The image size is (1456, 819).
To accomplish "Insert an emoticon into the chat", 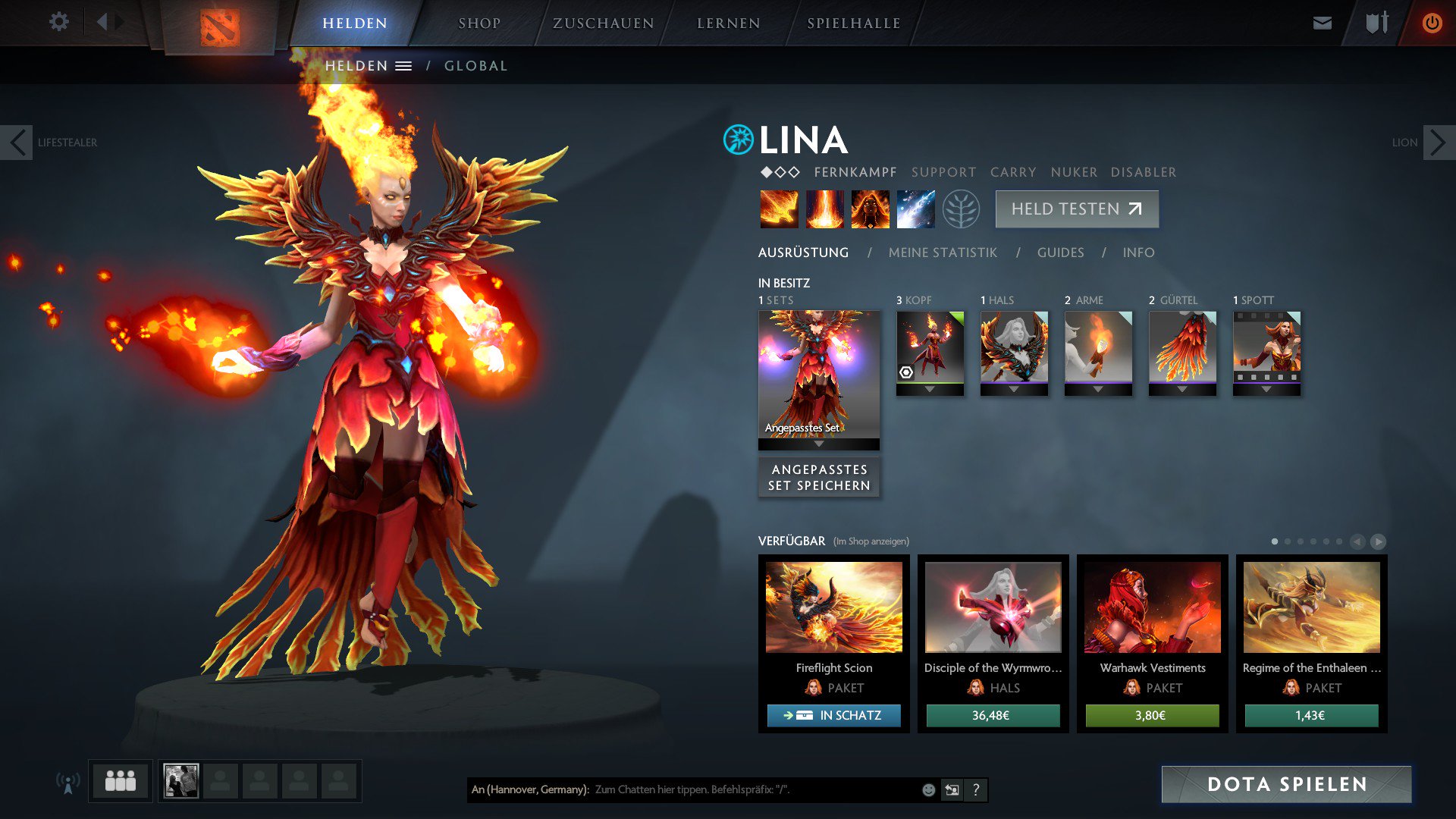I will [928, 789].
